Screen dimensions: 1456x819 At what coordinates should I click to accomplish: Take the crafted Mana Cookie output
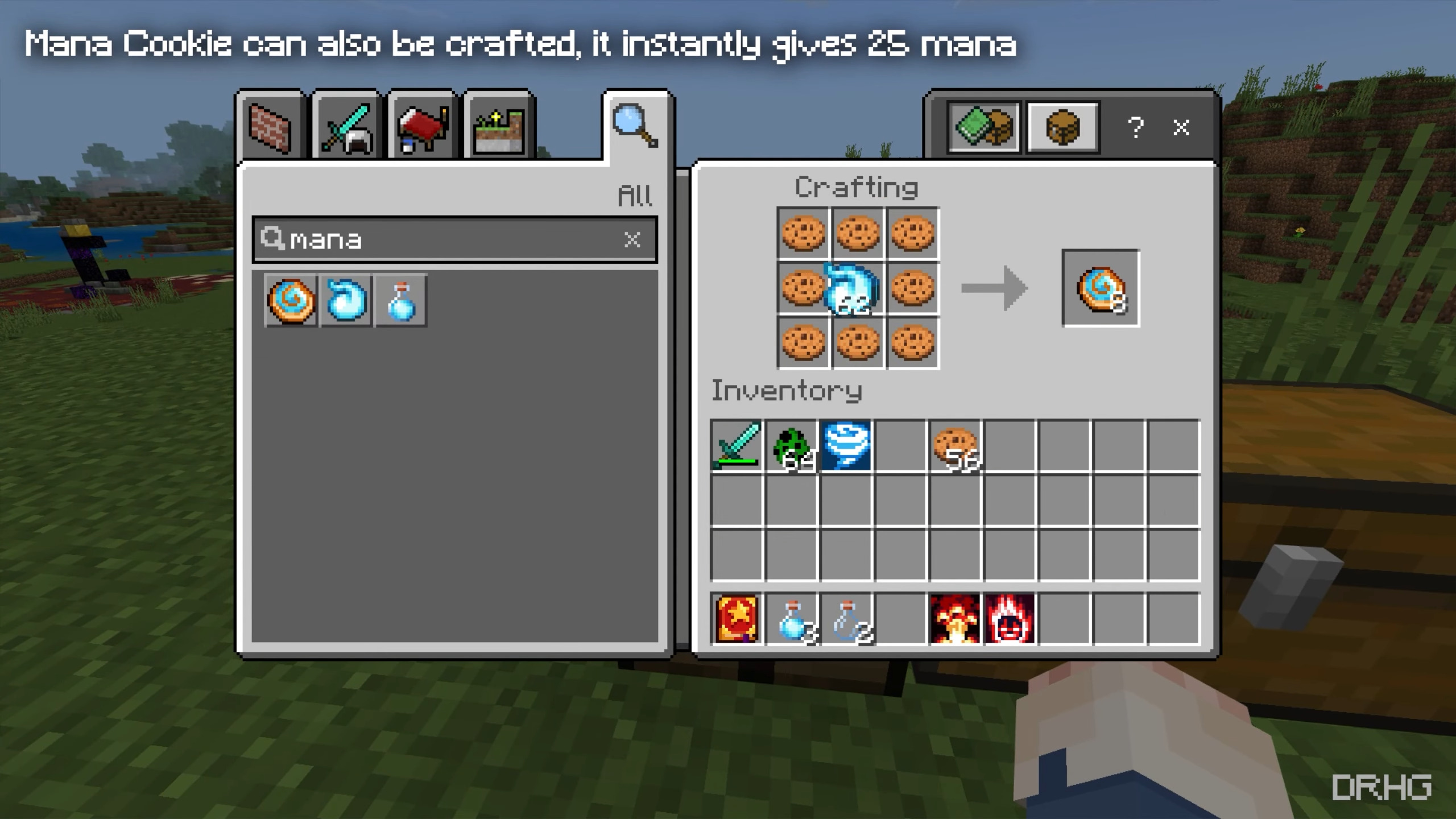pos(1101,288)
